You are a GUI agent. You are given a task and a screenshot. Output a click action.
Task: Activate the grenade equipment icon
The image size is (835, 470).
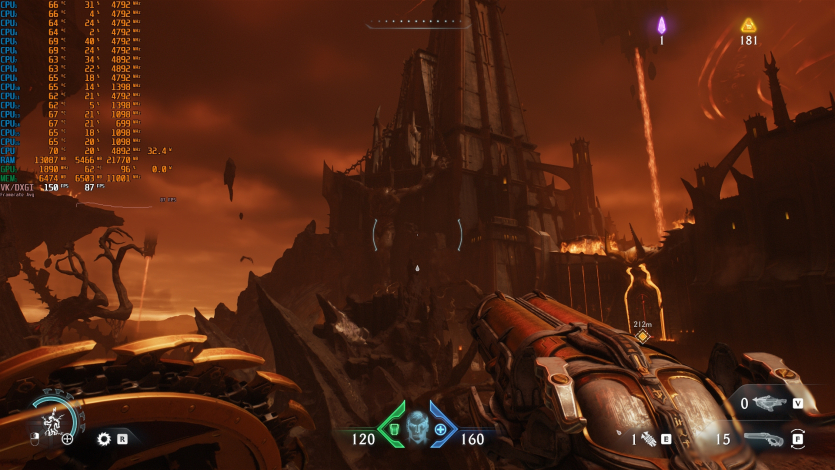tap(649, 438)
